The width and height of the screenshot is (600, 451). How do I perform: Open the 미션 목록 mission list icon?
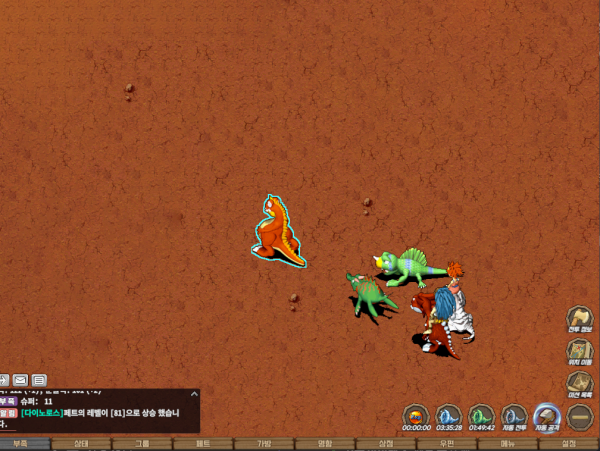coord(580,383)
